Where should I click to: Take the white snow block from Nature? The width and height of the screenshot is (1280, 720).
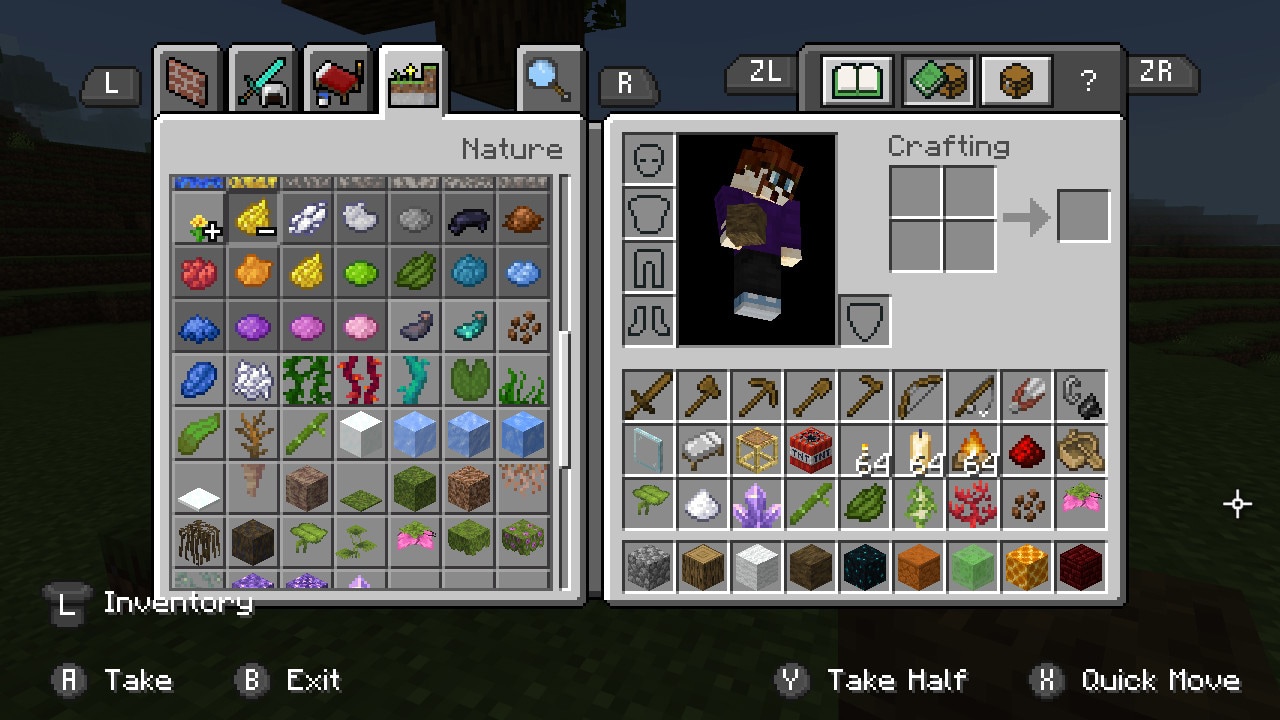click(x=361, y=434)
